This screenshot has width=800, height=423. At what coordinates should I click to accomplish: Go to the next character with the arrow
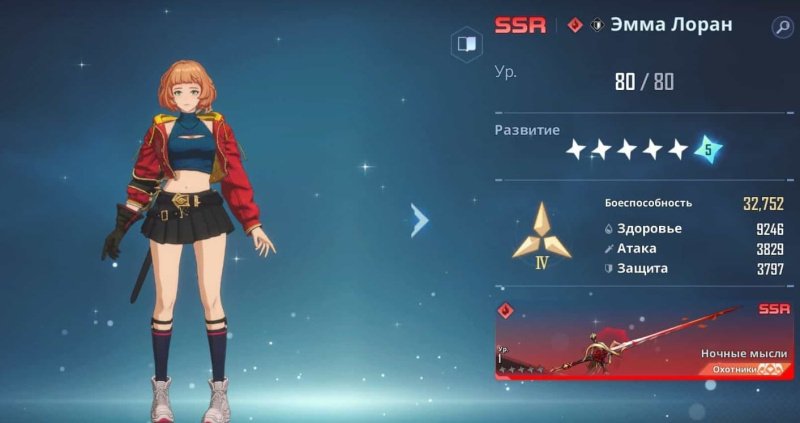[x=420, y=220]
